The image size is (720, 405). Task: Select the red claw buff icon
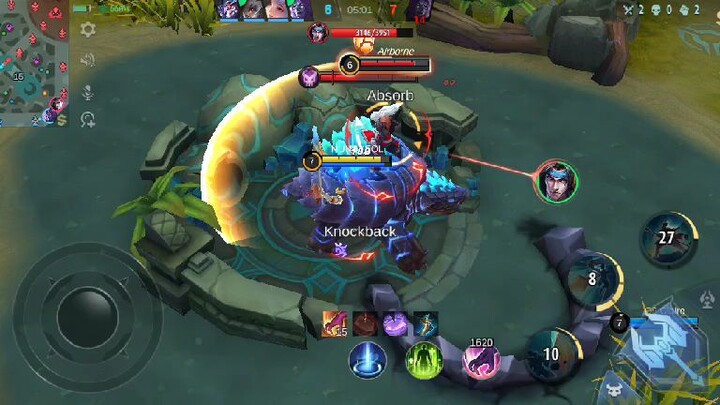point(335,323)
